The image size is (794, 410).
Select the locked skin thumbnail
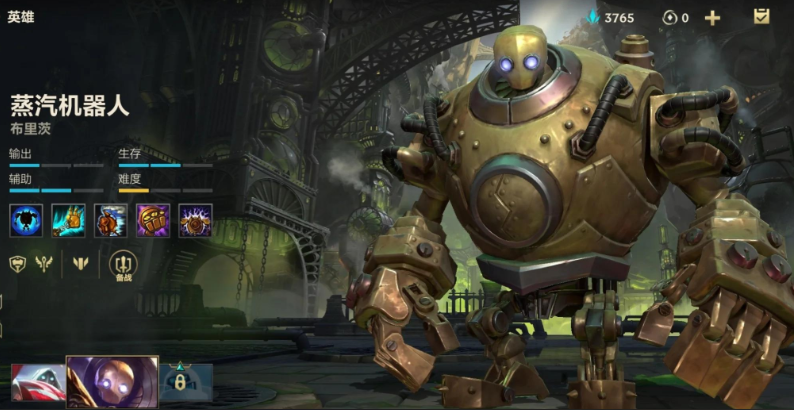(186, 382)
